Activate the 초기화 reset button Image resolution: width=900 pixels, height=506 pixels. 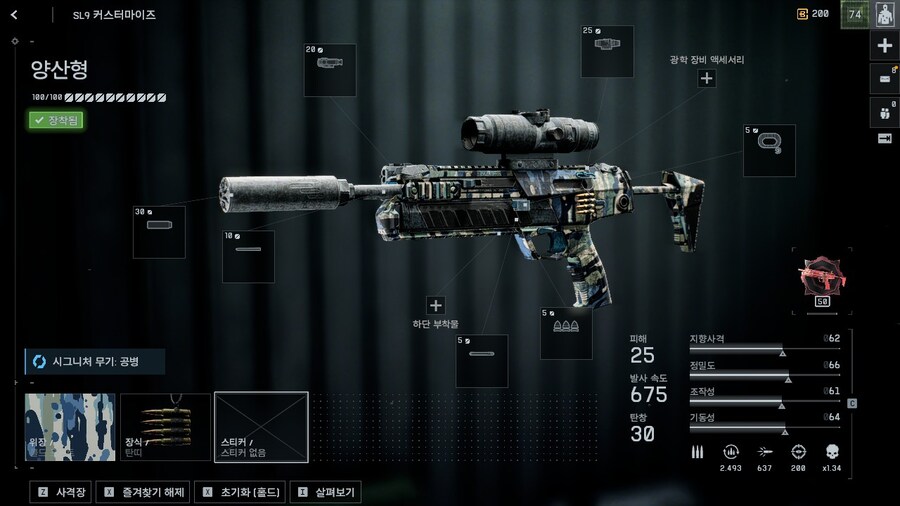point(238,492)
